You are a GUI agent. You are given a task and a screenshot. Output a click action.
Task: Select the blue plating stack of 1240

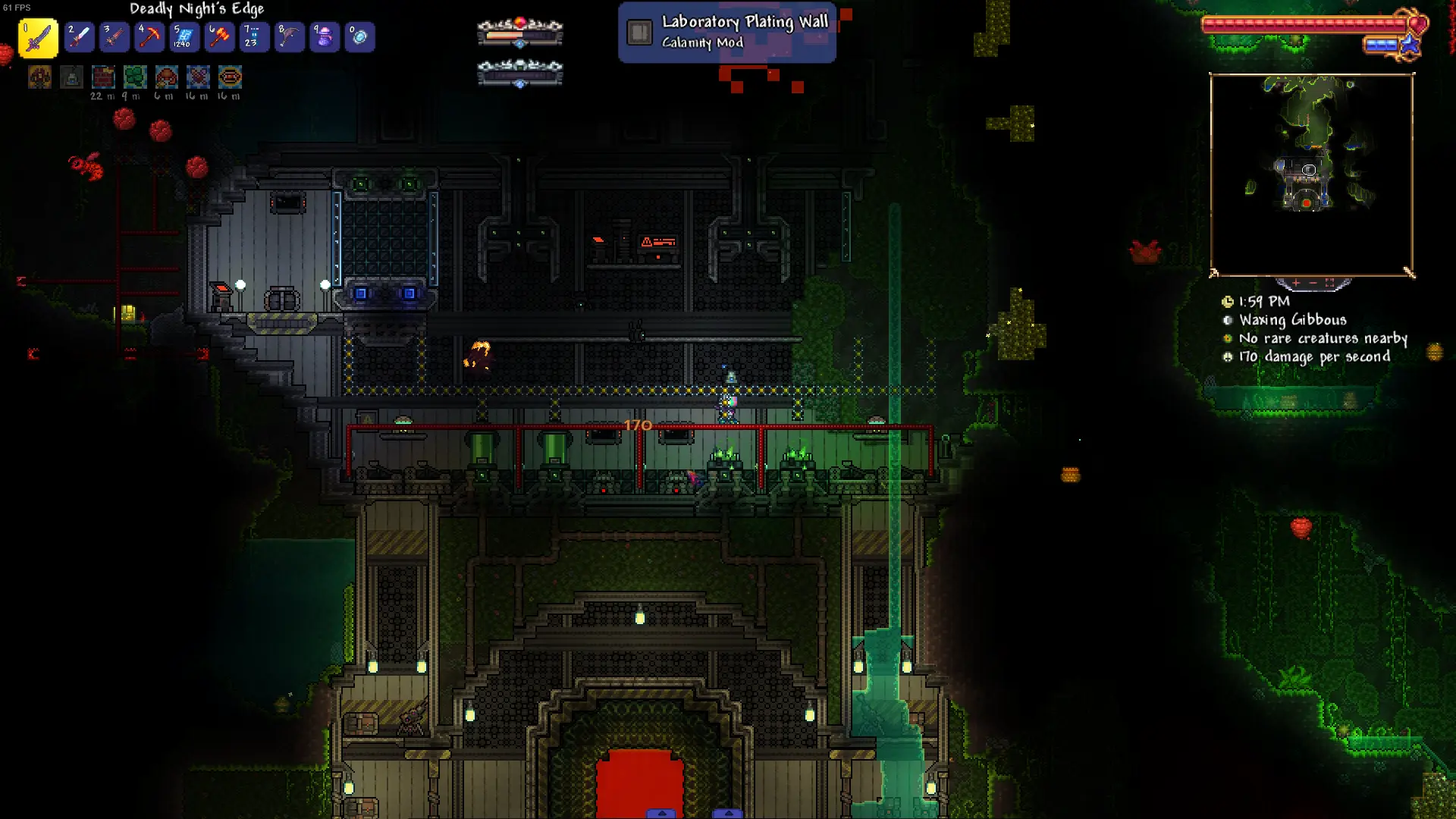click(184, 37)
